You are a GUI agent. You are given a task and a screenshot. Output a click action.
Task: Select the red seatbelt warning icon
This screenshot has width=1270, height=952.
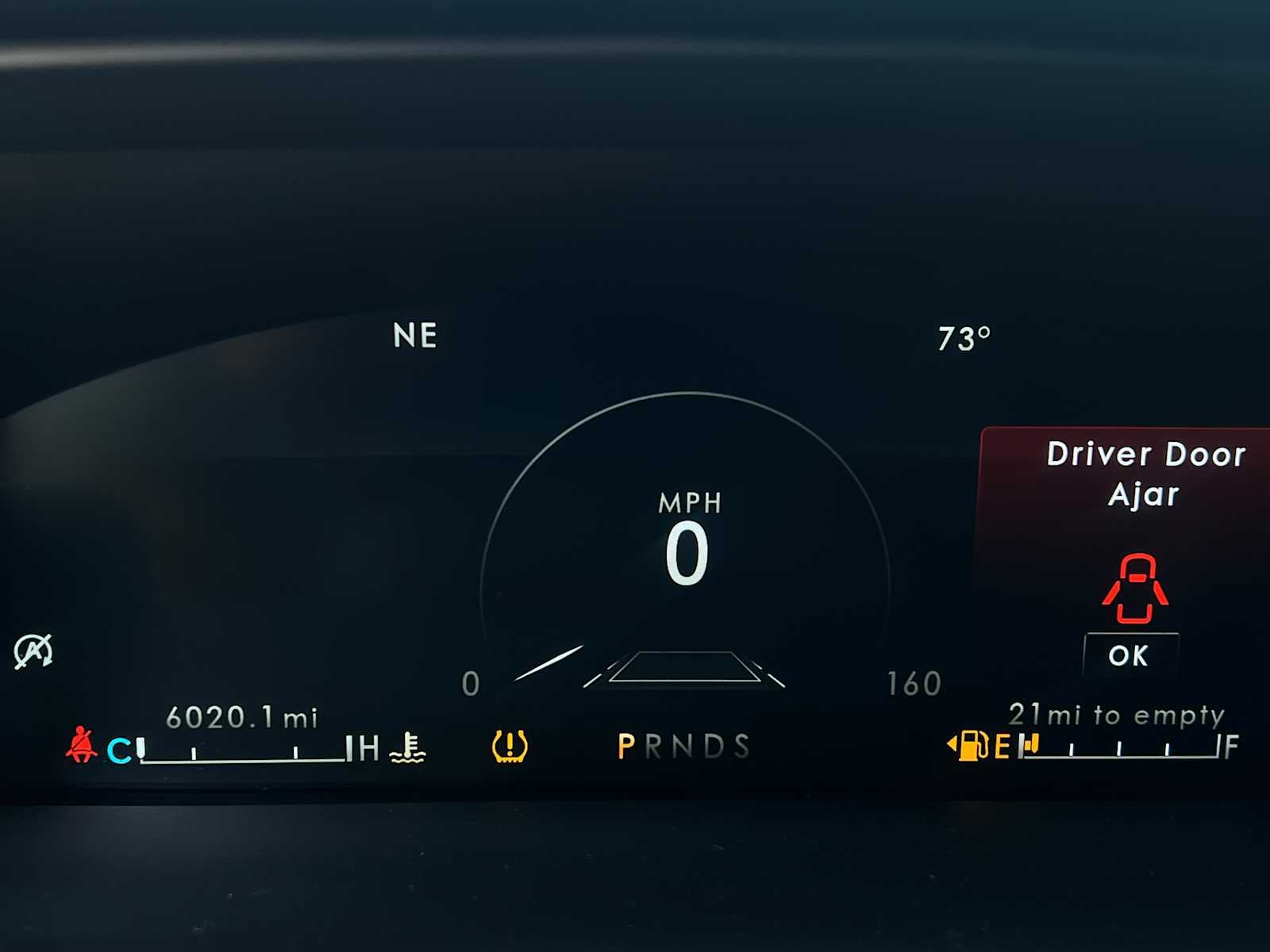pos(81,745)
